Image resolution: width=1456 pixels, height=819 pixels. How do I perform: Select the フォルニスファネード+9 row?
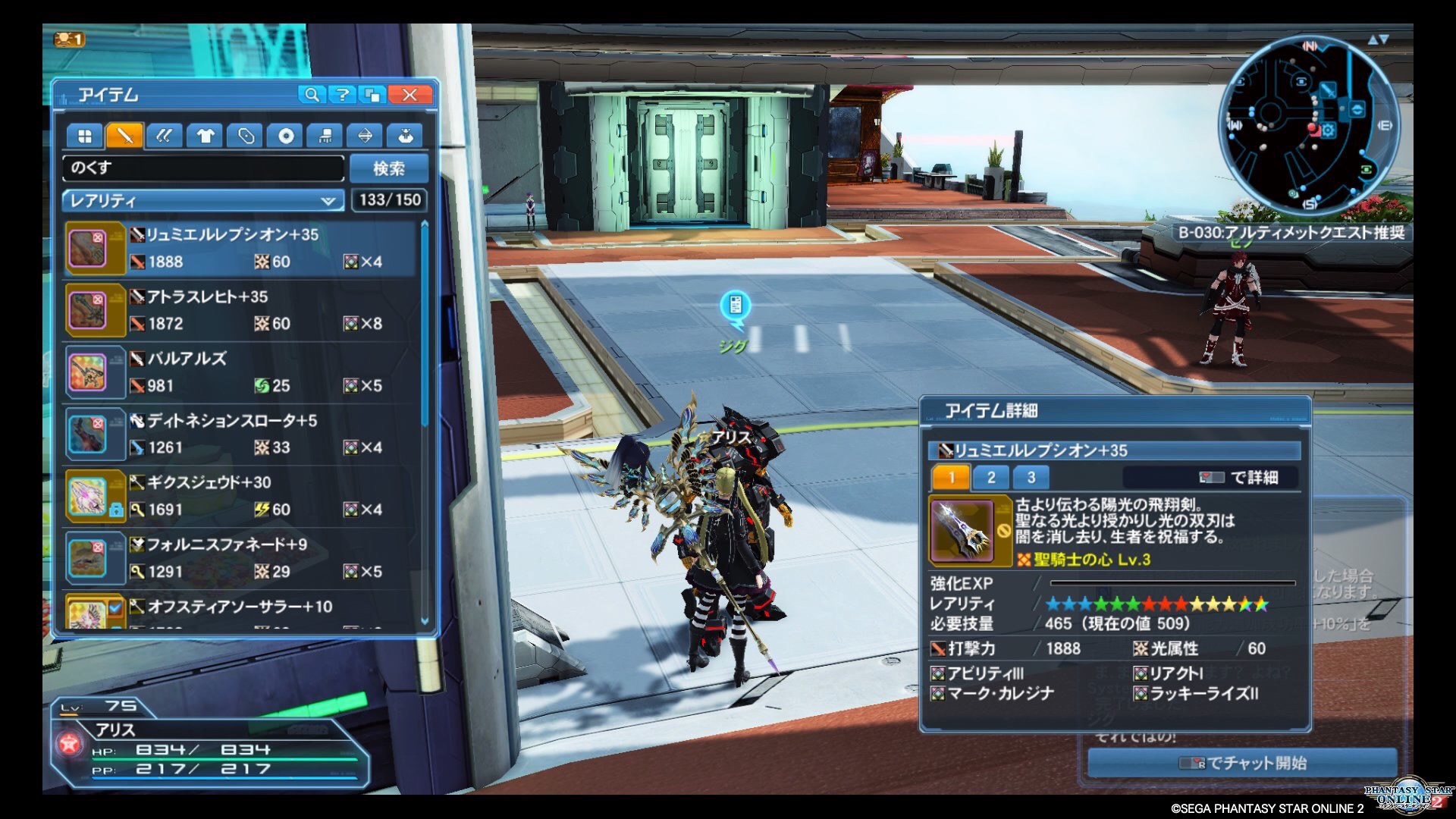tap(241, 559)
